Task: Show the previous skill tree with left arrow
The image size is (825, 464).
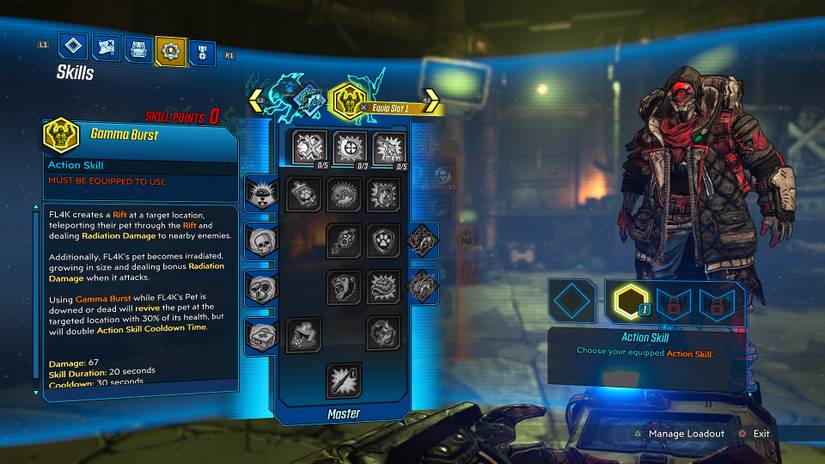Action: [259, 101]
